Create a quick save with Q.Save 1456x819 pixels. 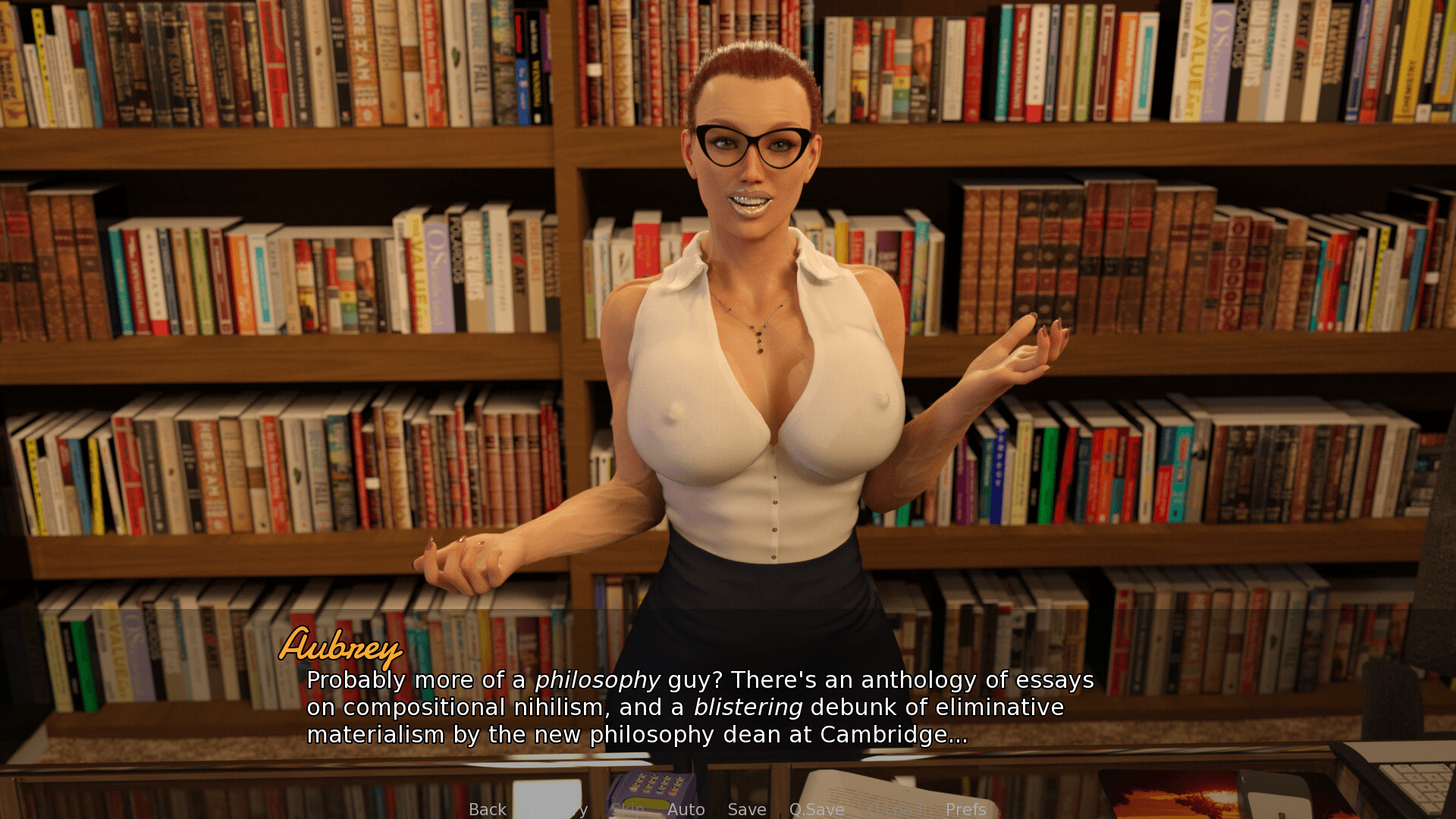click(817, 809)
